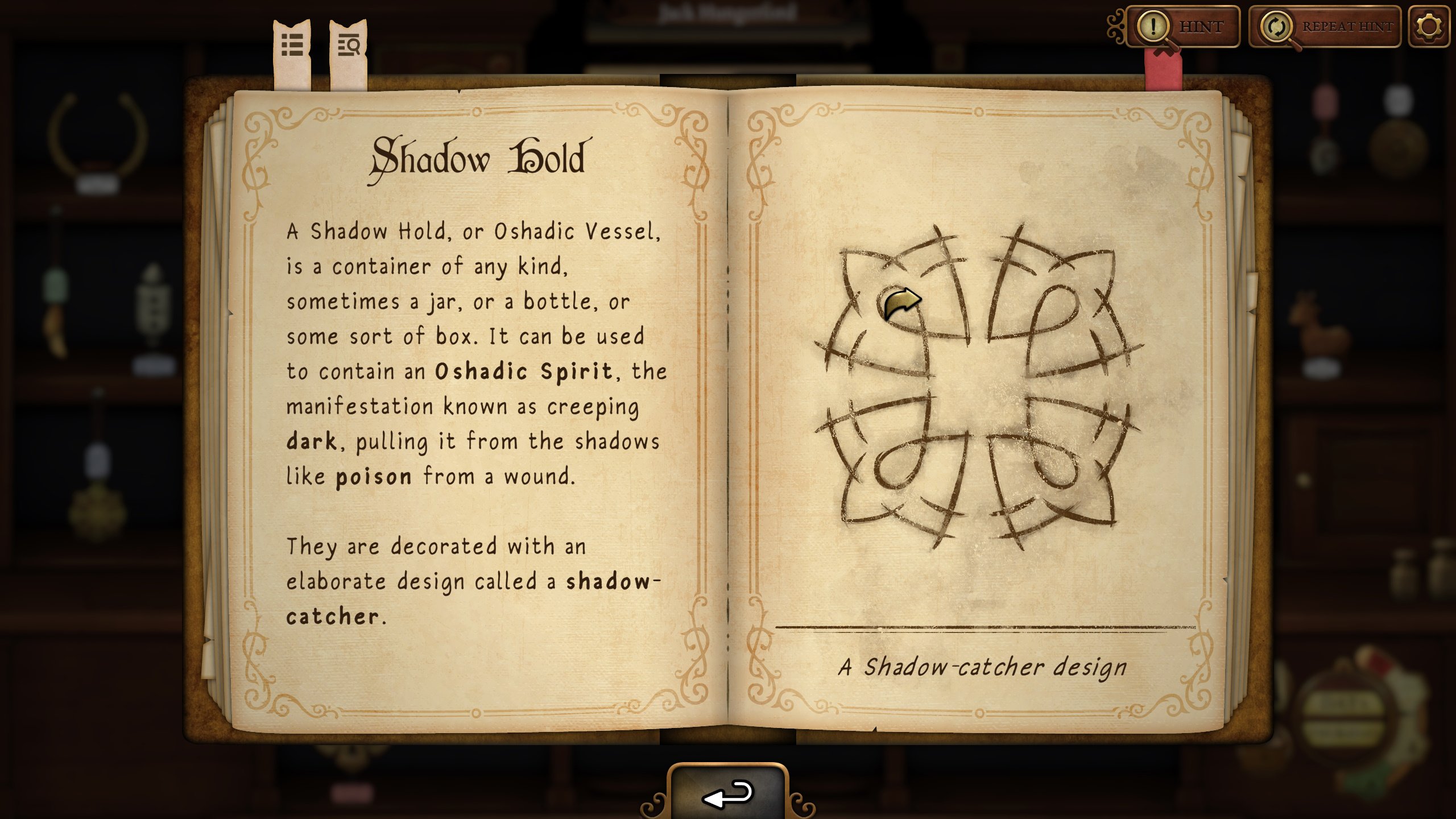Open the gear settings menu

pos(1429,27)
